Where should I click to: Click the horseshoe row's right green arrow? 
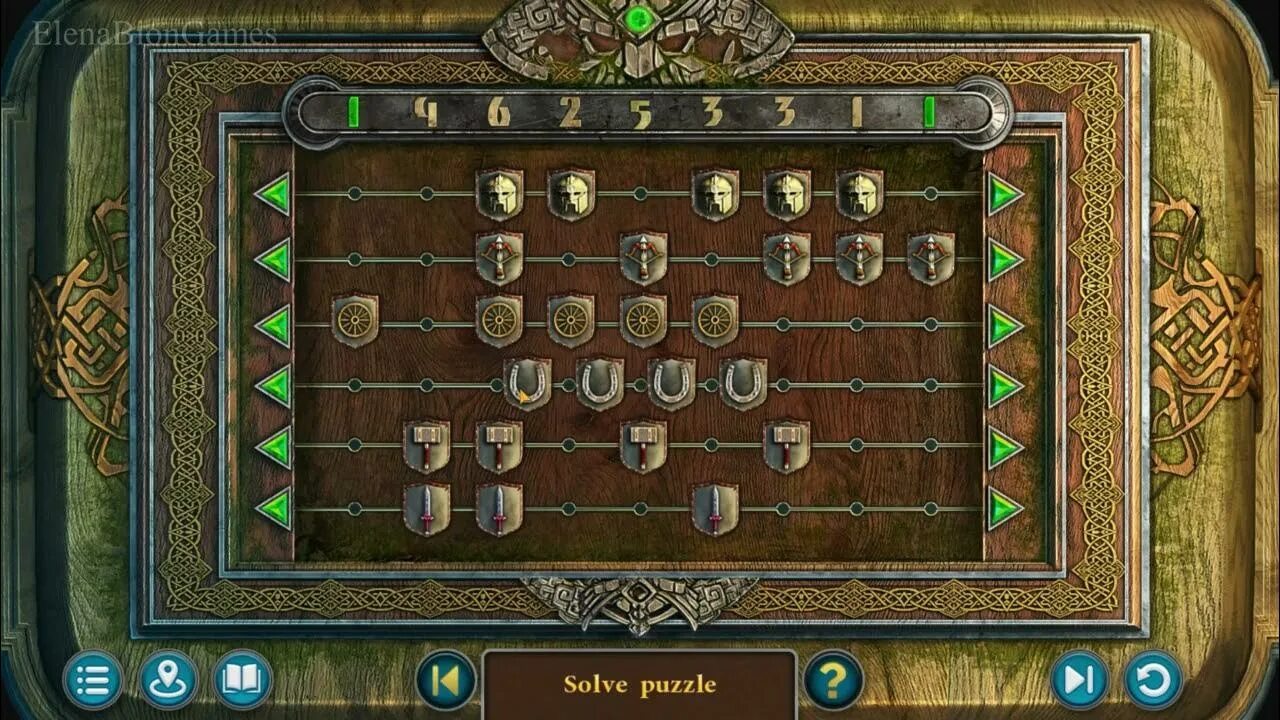1005,386
